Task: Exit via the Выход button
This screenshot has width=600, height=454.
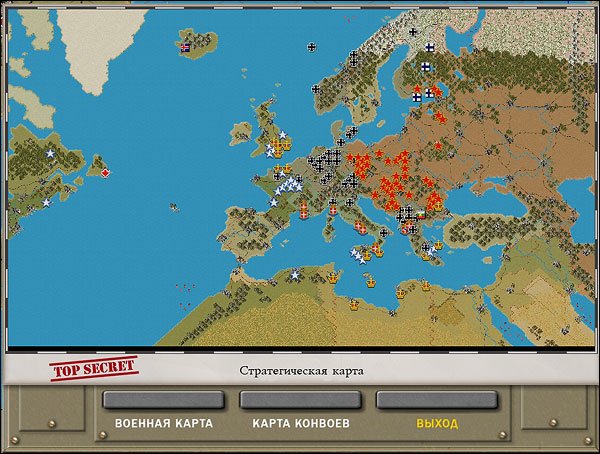Action: click(436, 401)
